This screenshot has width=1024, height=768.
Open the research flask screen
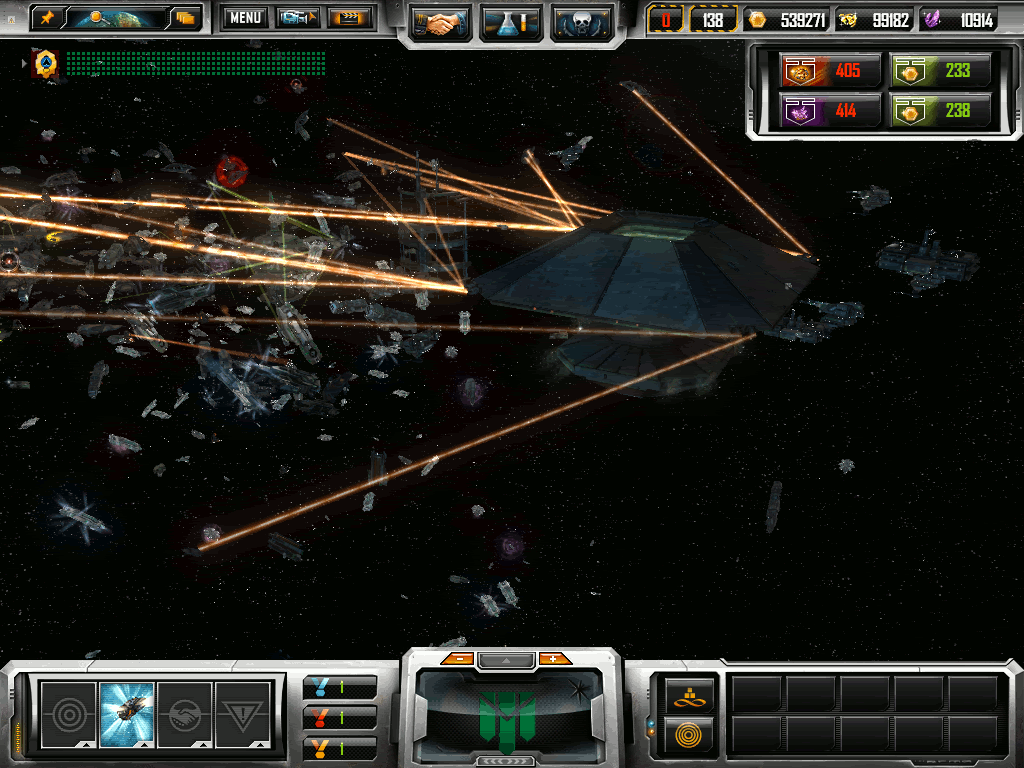[x=510, y=22]
